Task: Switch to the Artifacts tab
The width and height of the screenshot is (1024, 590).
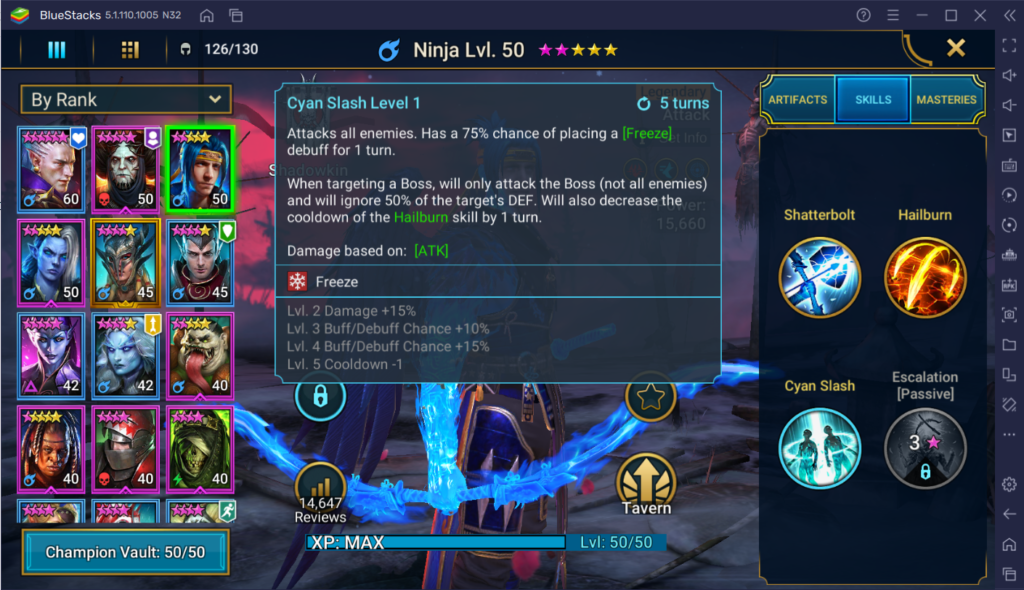Action: (x=797, y=100)
